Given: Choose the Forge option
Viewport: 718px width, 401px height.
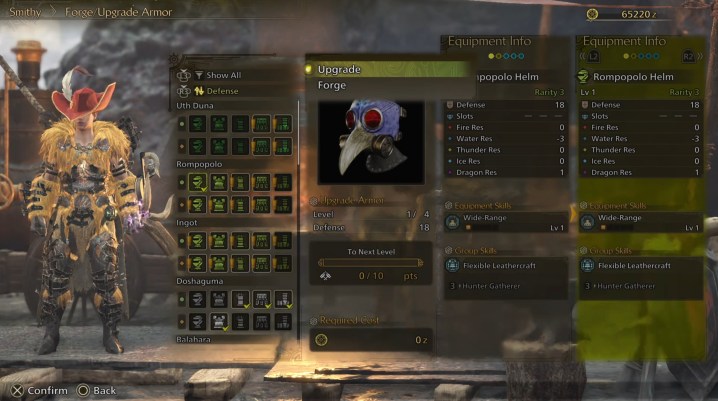Looking at the screenshot, I should pos(333,85).
